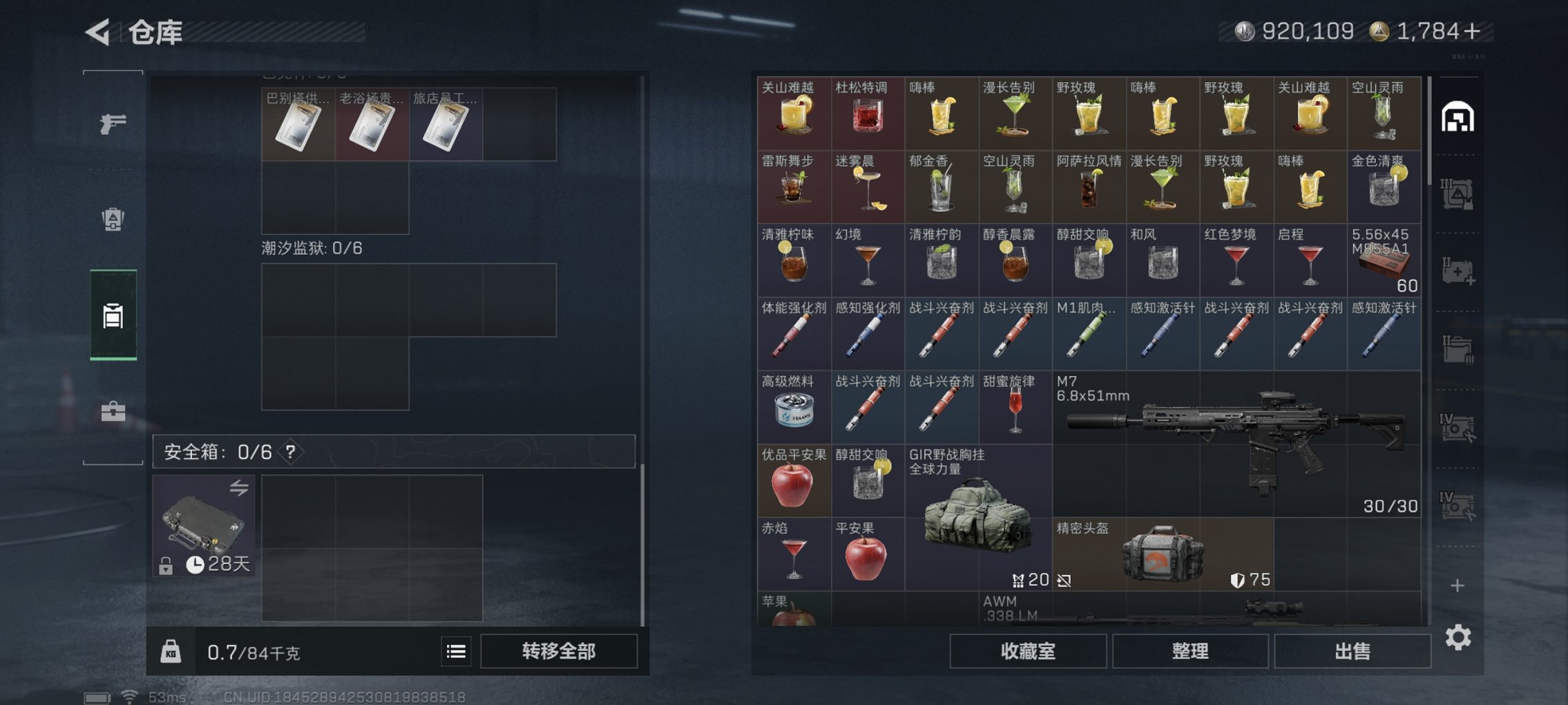
Task: Click the + slot below the safe containers
Action: [x=1459, y=585]
